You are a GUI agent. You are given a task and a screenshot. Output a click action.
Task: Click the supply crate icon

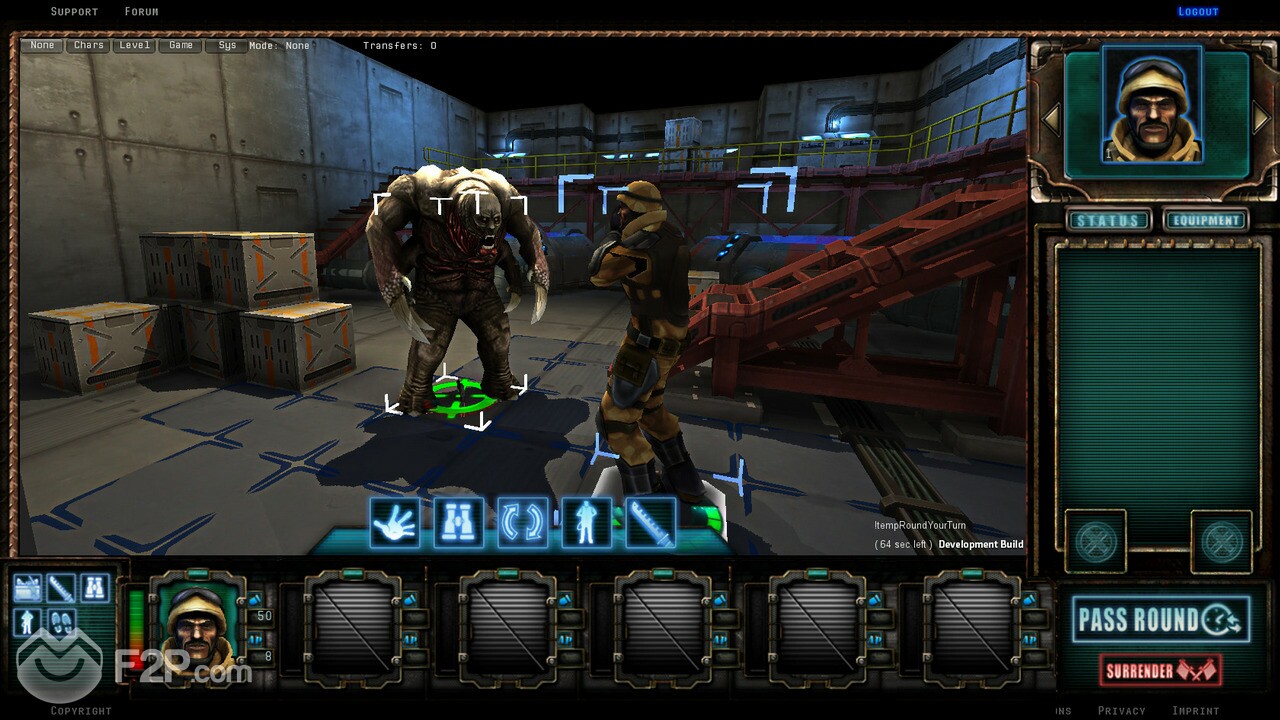(28, 588)
